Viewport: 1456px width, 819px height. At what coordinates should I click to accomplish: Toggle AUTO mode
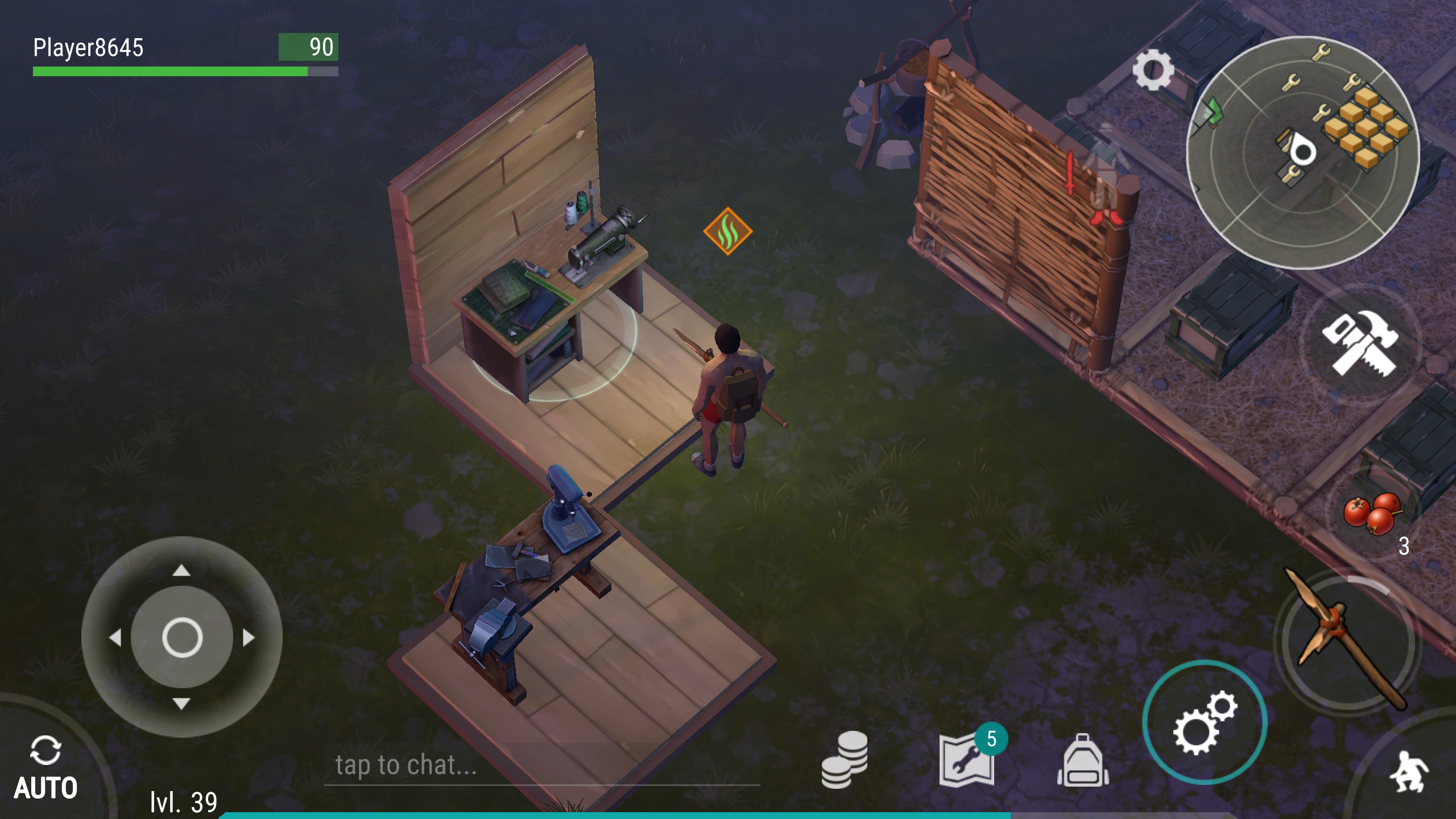click(45, 767)
